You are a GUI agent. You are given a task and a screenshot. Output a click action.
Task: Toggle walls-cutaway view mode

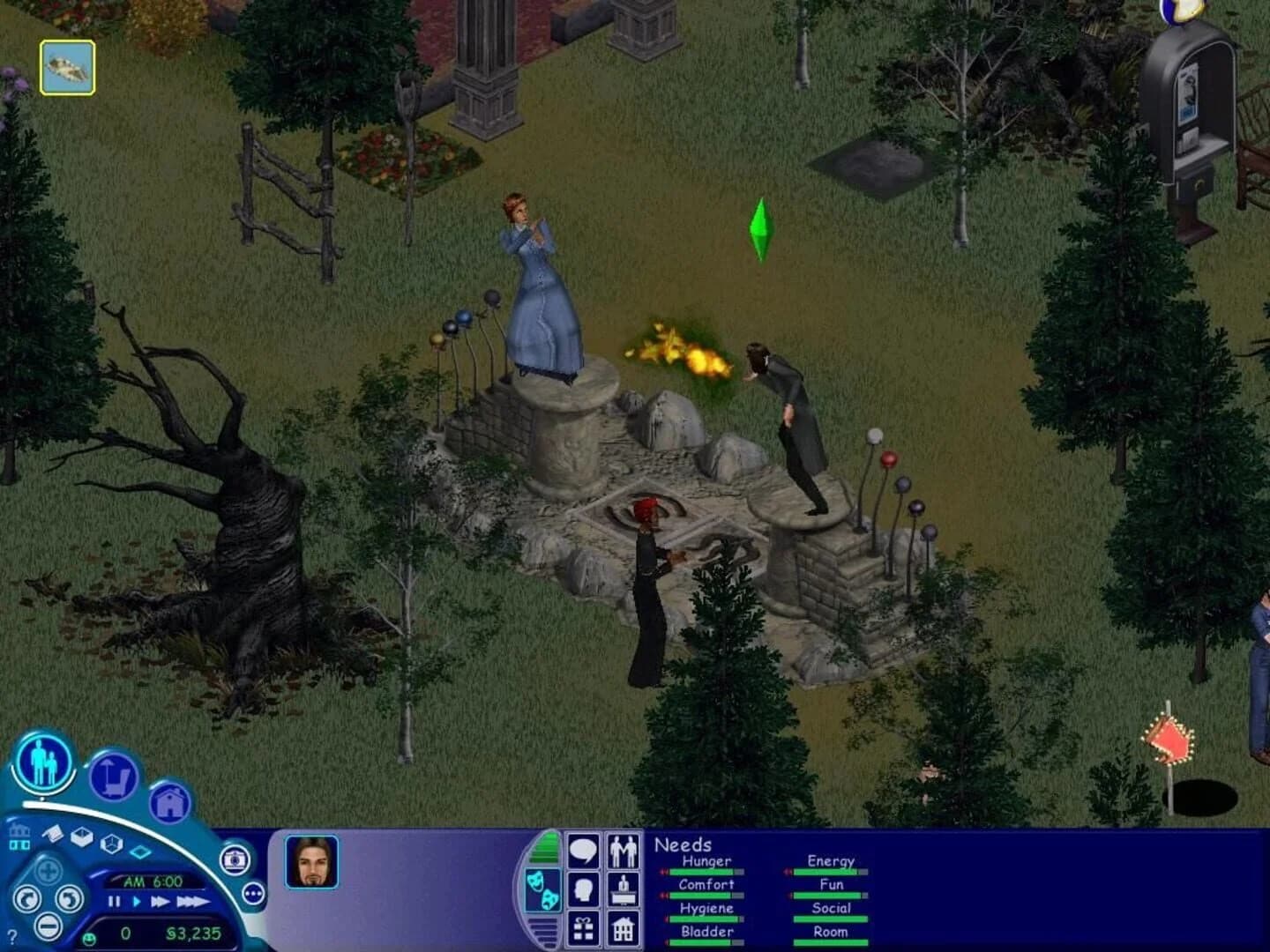click(x=82, y=837)
